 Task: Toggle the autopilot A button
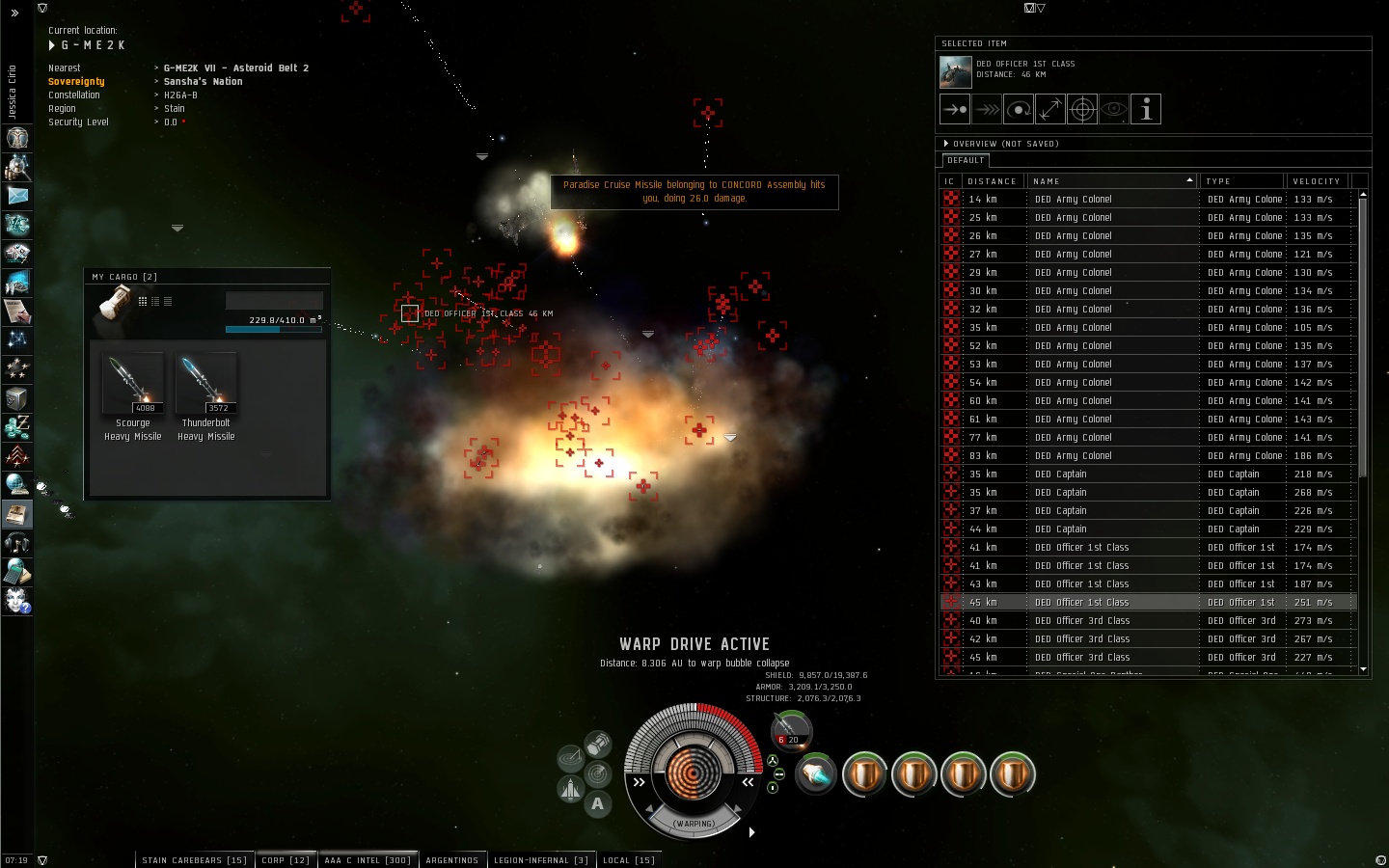597,804
